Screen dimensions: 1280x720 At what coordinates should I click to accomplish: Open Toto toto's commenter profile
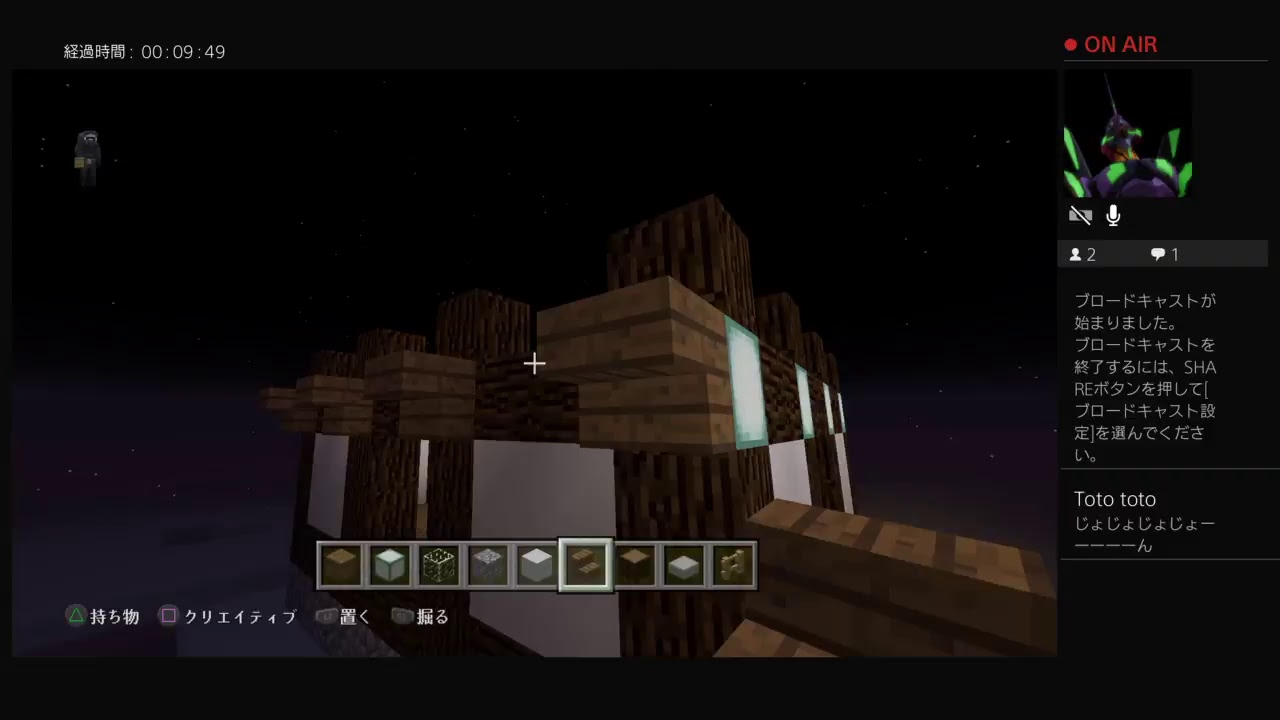click(x=1114, y=498)
